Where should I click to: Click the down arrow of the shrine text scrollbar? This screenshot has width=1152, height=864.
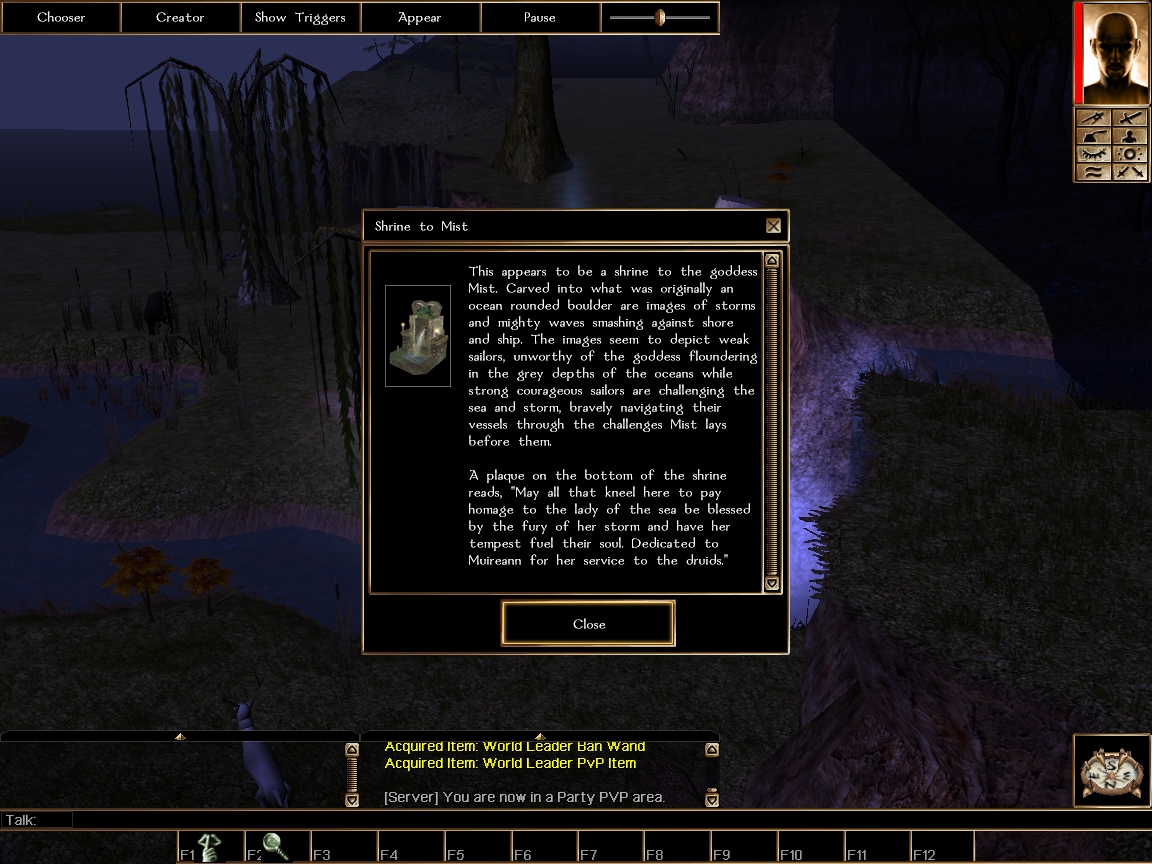[771, 583]
